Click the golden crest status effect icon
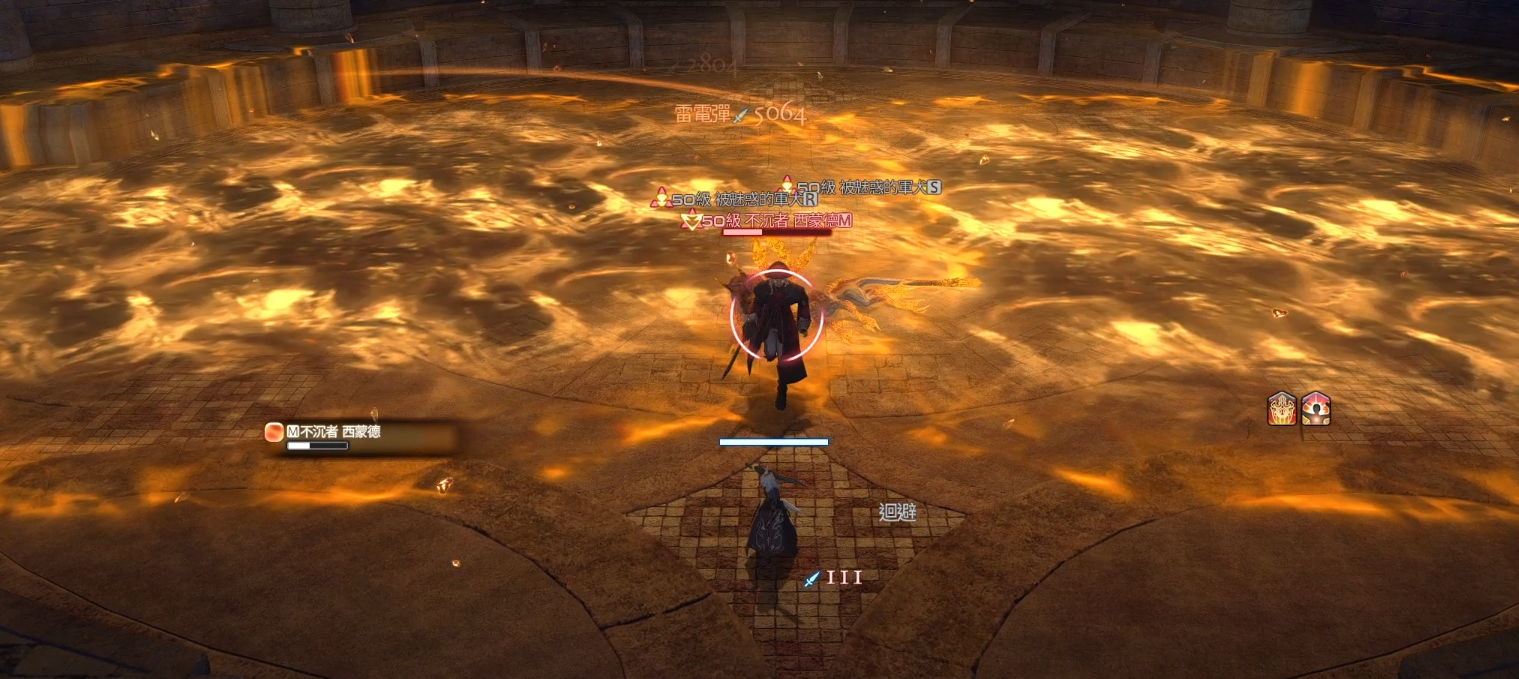This screenshot has width=1519, height=679. click(x=1282, y=409)
